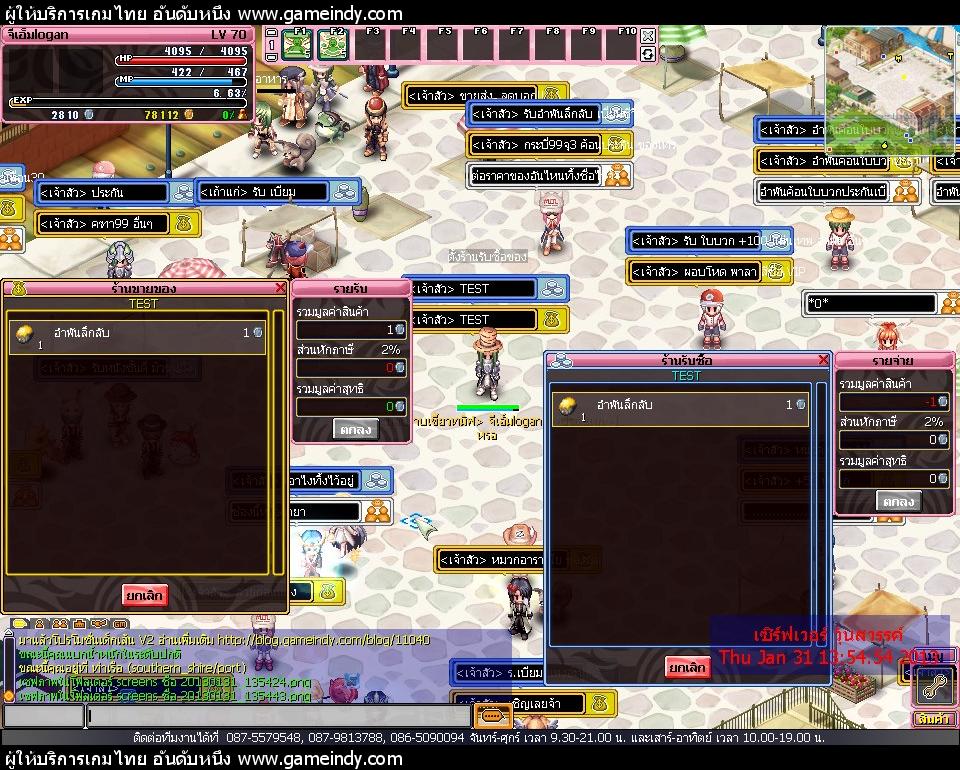The height and width of the screenshot is (770, 960).
Task: Open the town minimap
Action: (x=890, y=75)
